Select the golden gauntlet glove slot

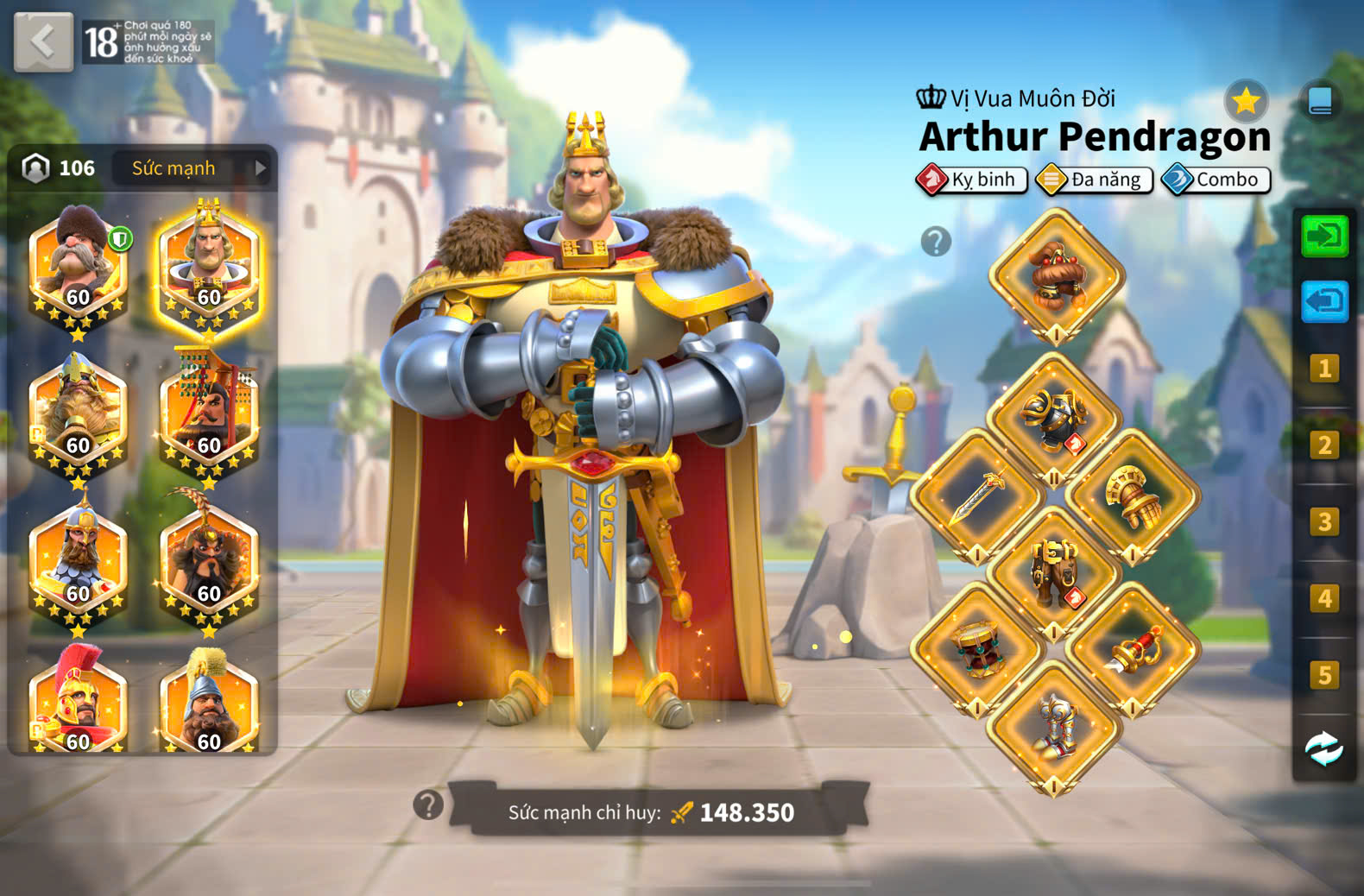1133,496
